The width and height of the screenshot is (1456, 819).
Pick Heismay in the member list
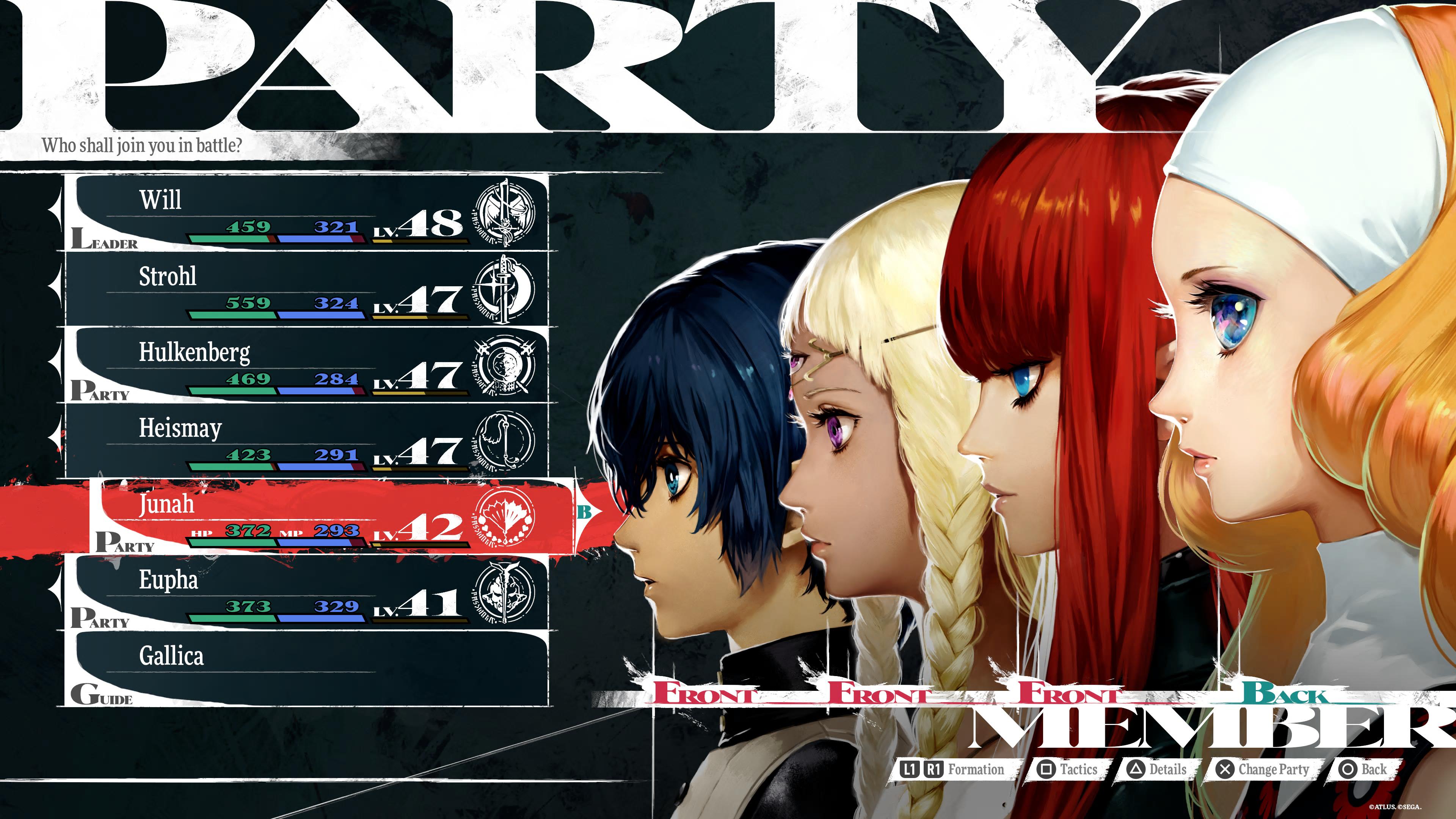pyautogui.click(x=305, y=441)
